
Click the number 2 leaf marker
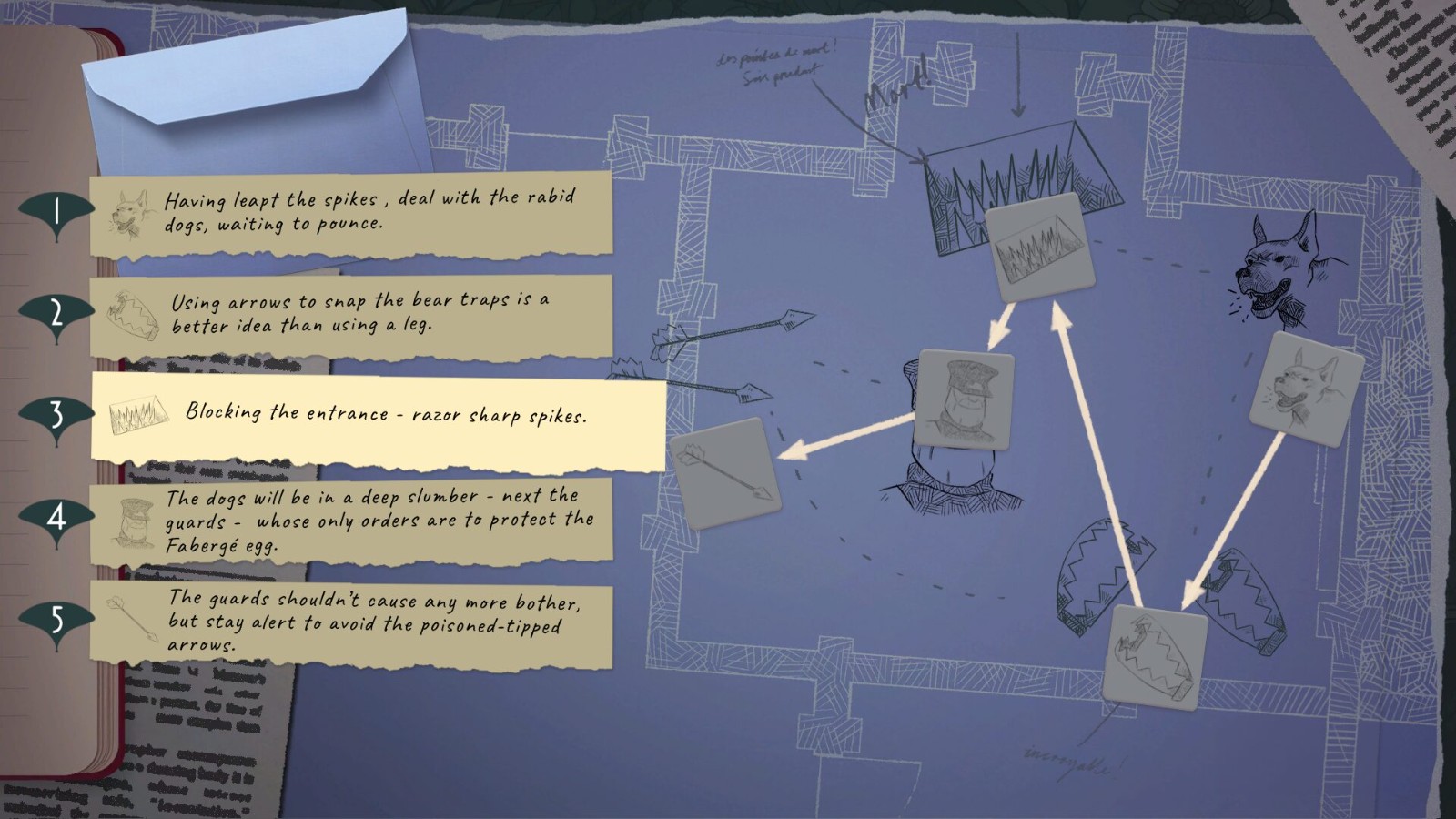[56, 314]
